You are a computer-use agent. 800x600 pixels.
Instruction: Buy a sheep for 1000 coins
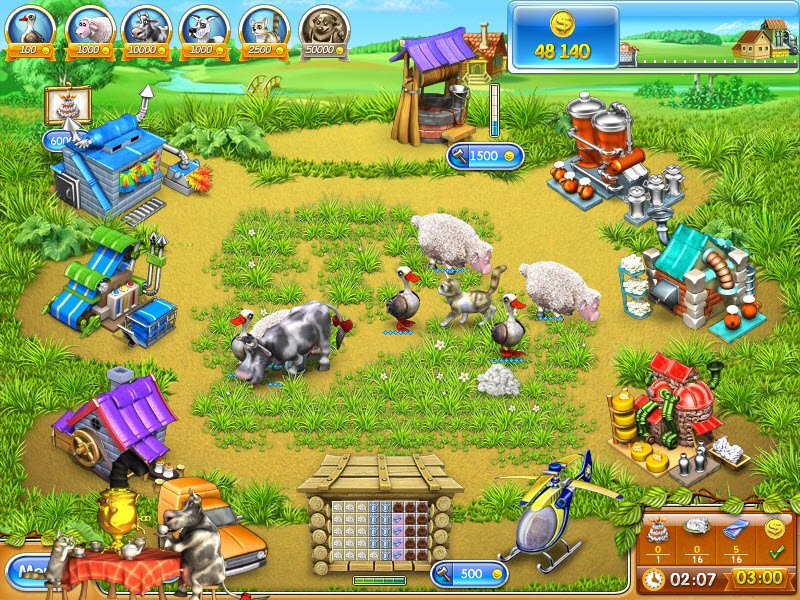coord(88,30)
